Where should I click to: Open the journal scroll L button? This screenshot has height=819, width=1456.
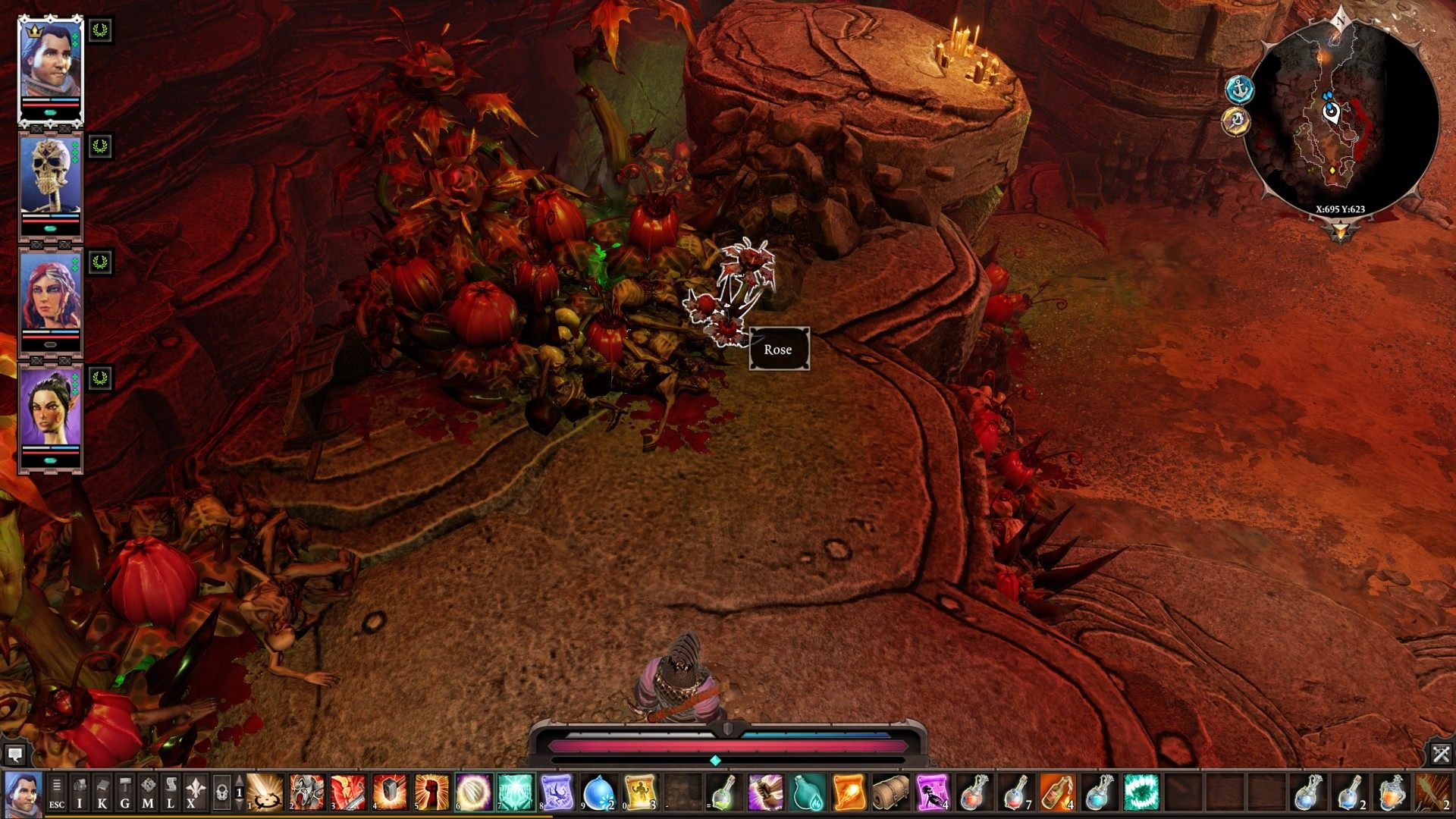(171, 793)
